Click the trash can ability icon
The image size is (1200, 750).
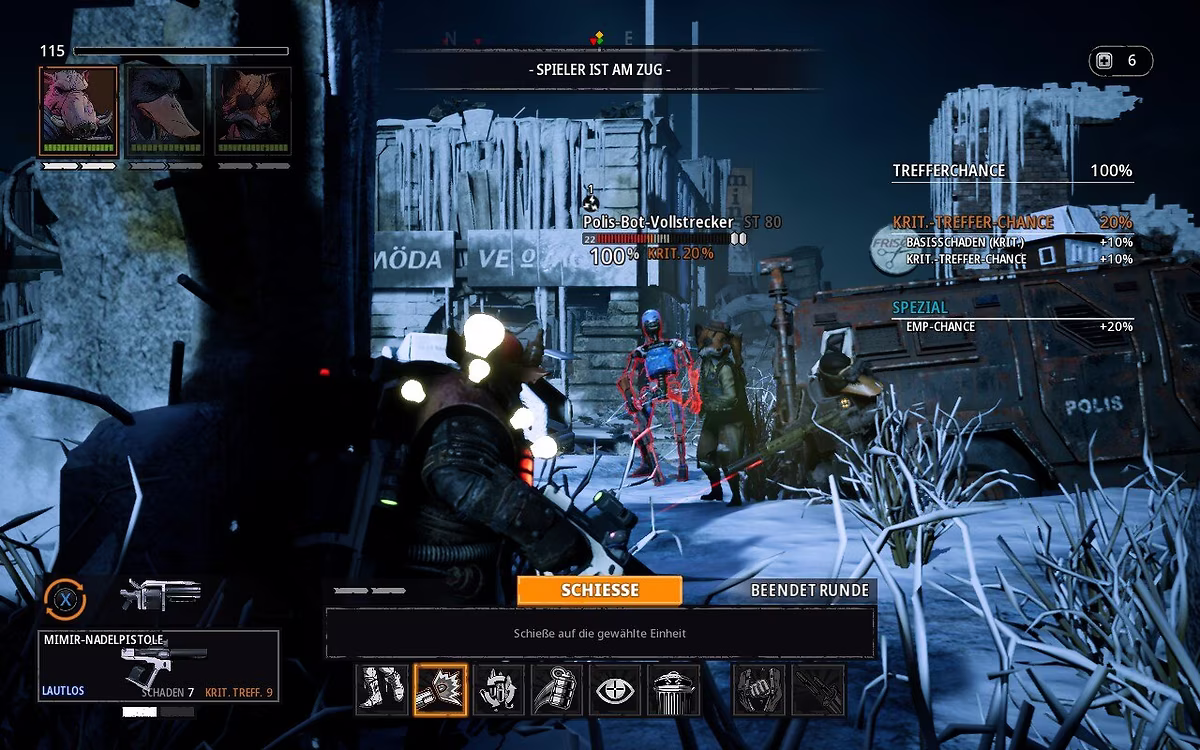pos(673,690)
